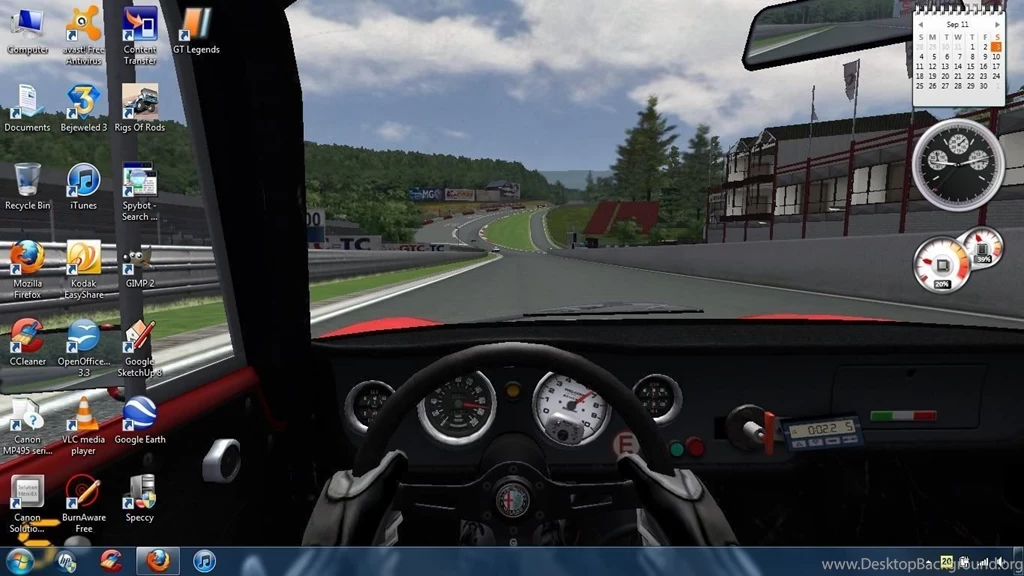Open the GT Legends desktop shortcut
1024x576 pixels.
pos(196,26)
